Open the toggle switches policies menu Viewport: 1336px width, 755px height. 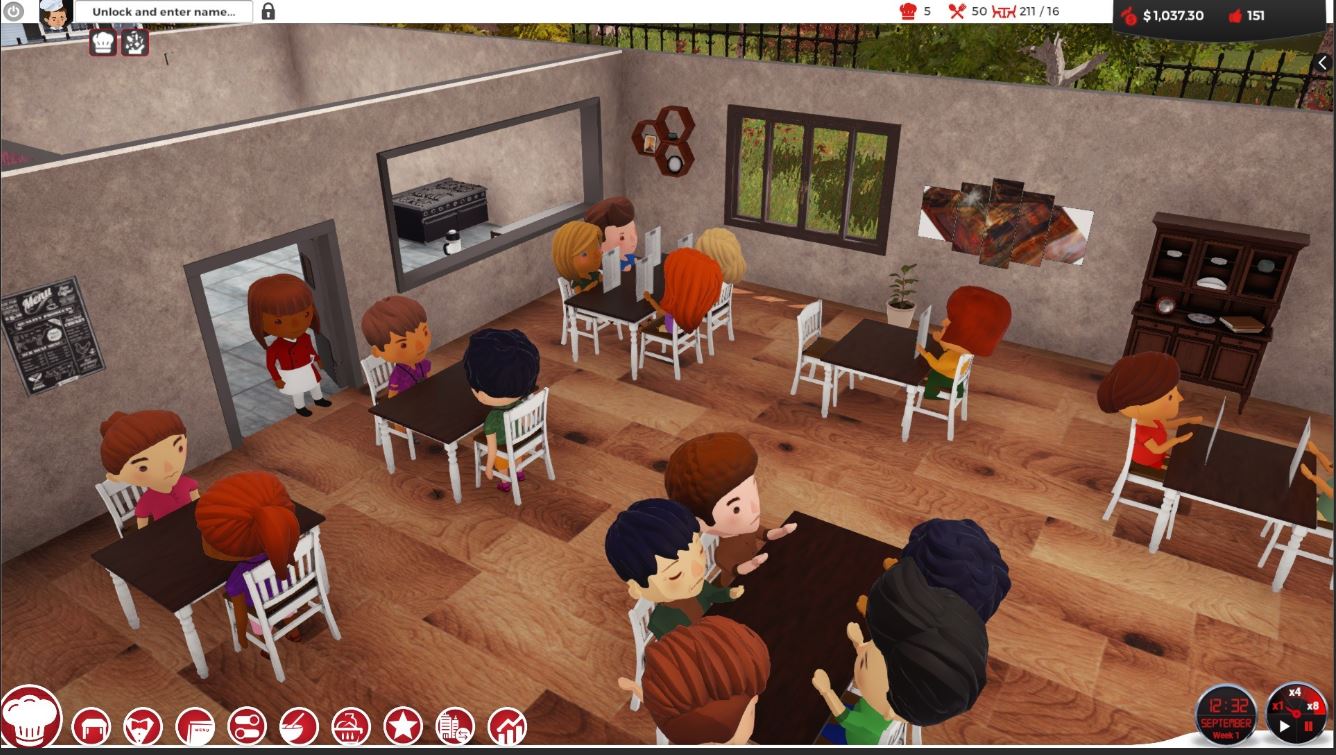click(x=247, y=727)
